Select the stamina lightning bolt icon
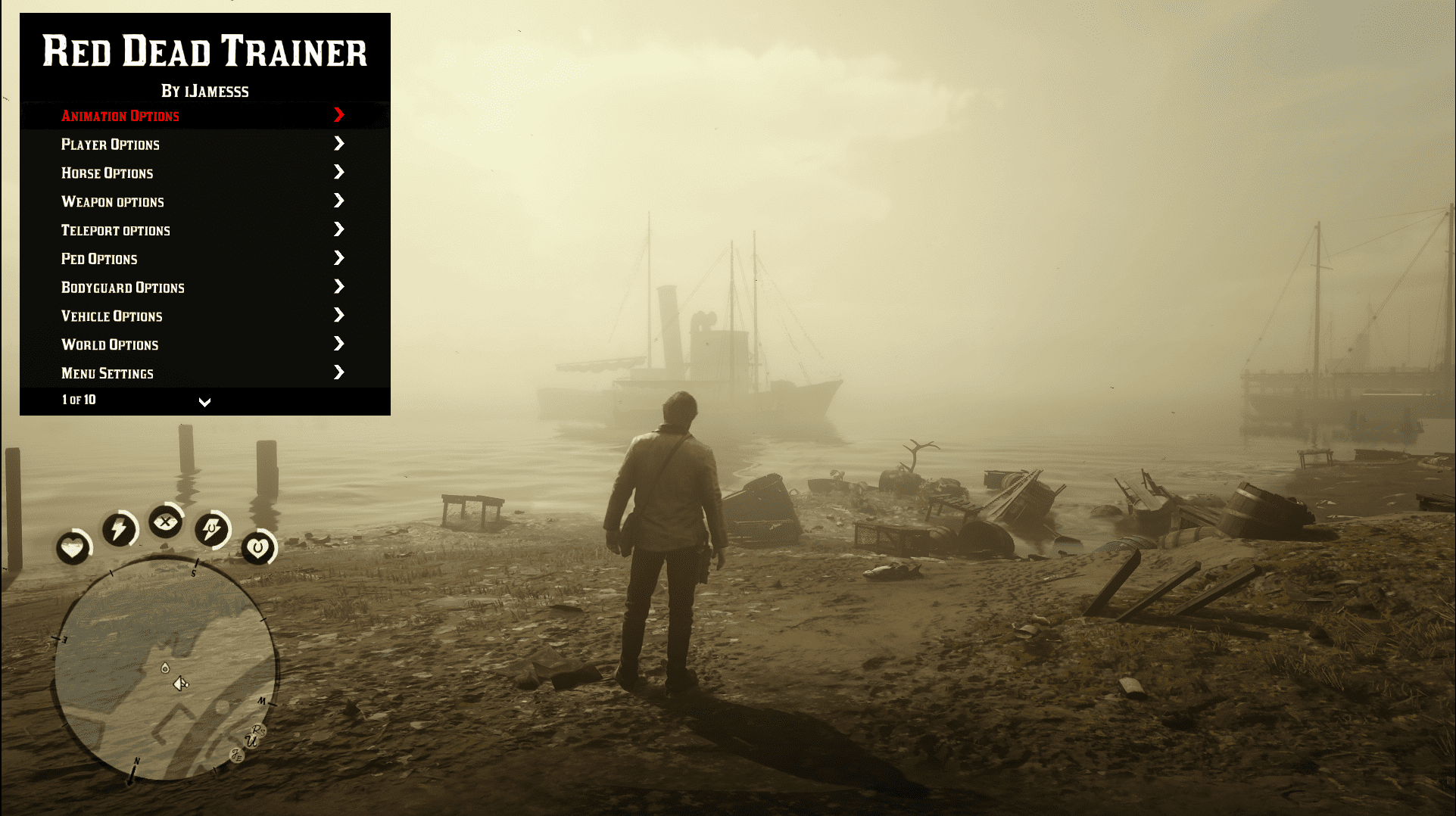This screenshot has height=816, width=1456. pos(119,528)
